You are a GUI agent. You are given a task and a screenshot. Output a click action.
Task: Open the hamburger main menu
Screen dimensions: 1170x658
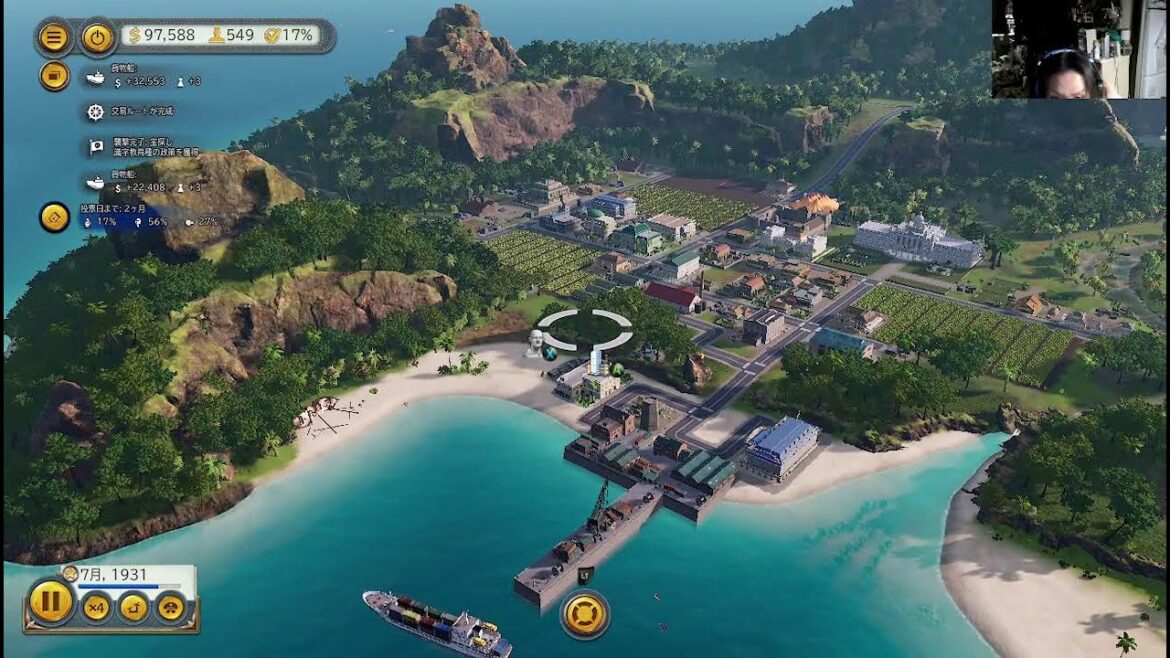click(x=54, y=38)
